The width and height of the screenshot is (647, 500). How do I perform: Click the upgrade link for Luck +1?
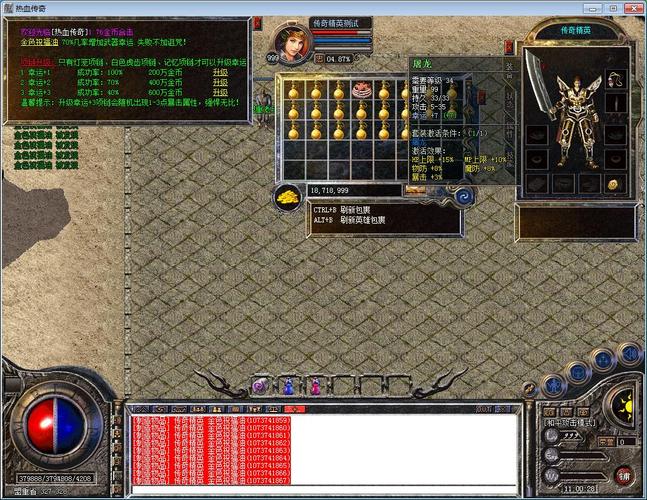point(219,72)
